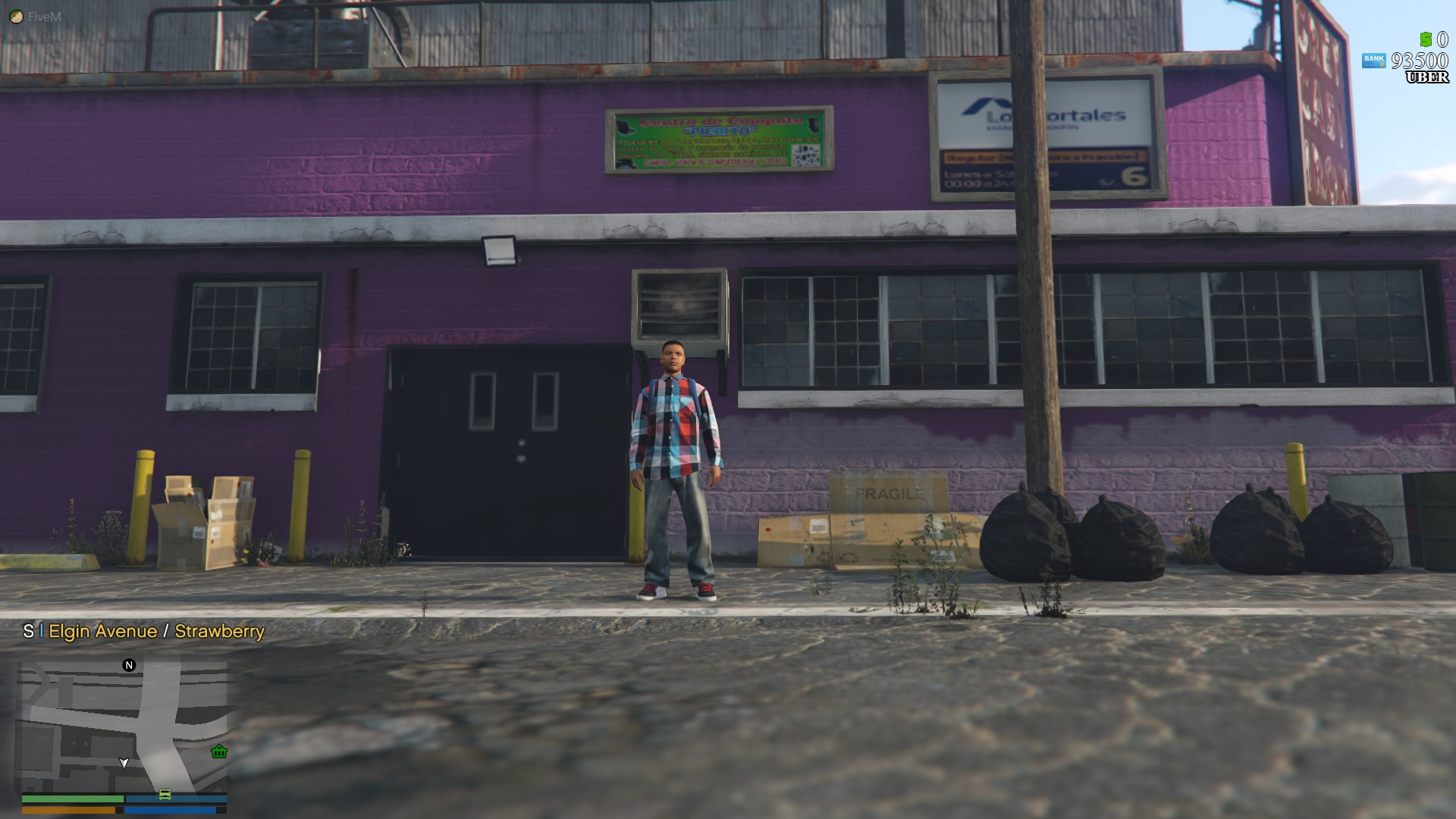Select the white player arrow on the minimap
The image size is (1456, 819).
(x=124, y=763)
